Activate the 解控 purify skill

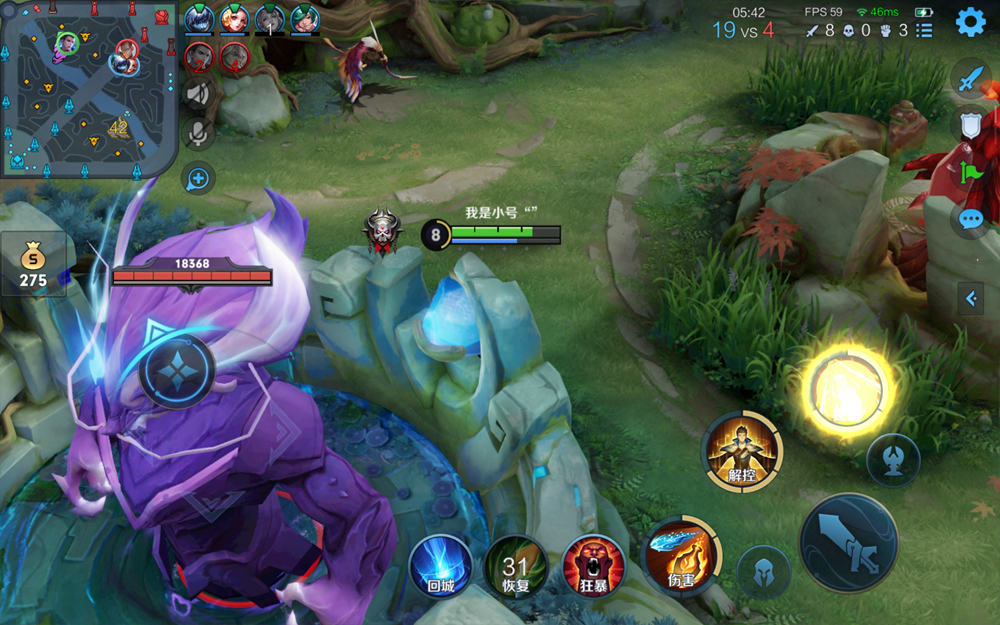click(x=741, y=451)
